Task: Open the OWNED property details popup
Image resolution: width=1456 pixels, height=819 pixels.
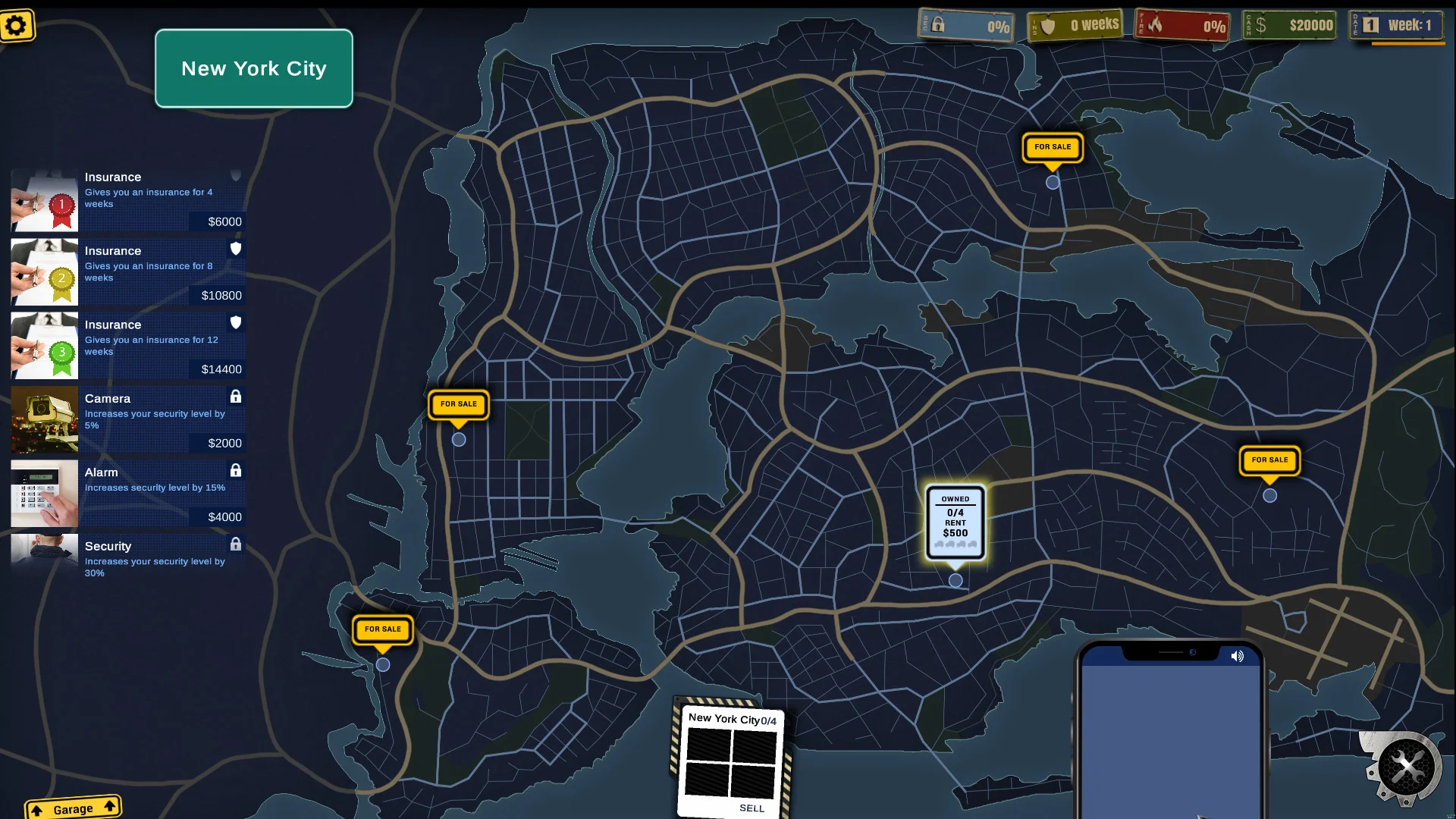Action: pos(954,523)
